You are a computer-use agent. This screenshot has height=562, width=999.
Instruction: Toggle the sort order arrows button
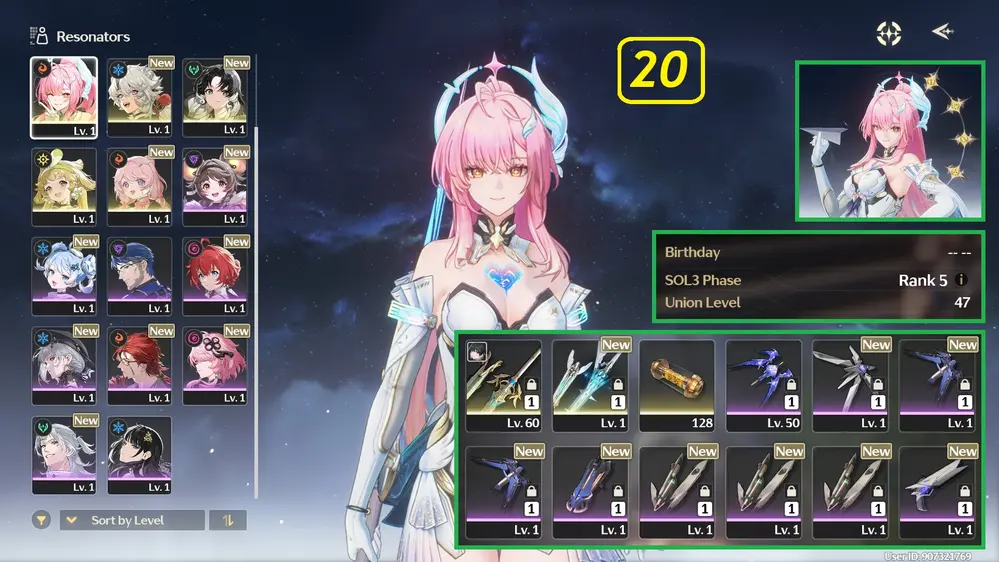coord(227,520)
